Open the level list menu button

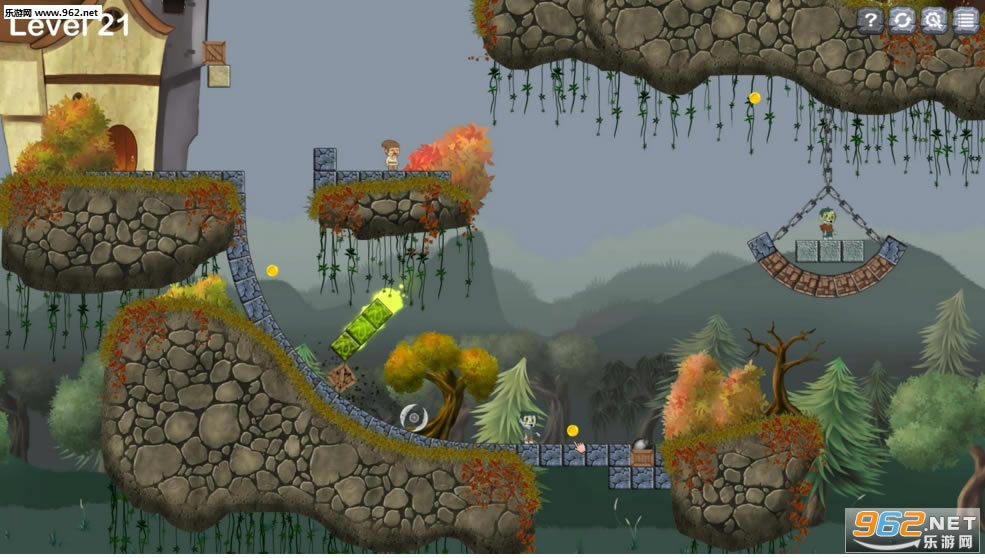(966, 20)
